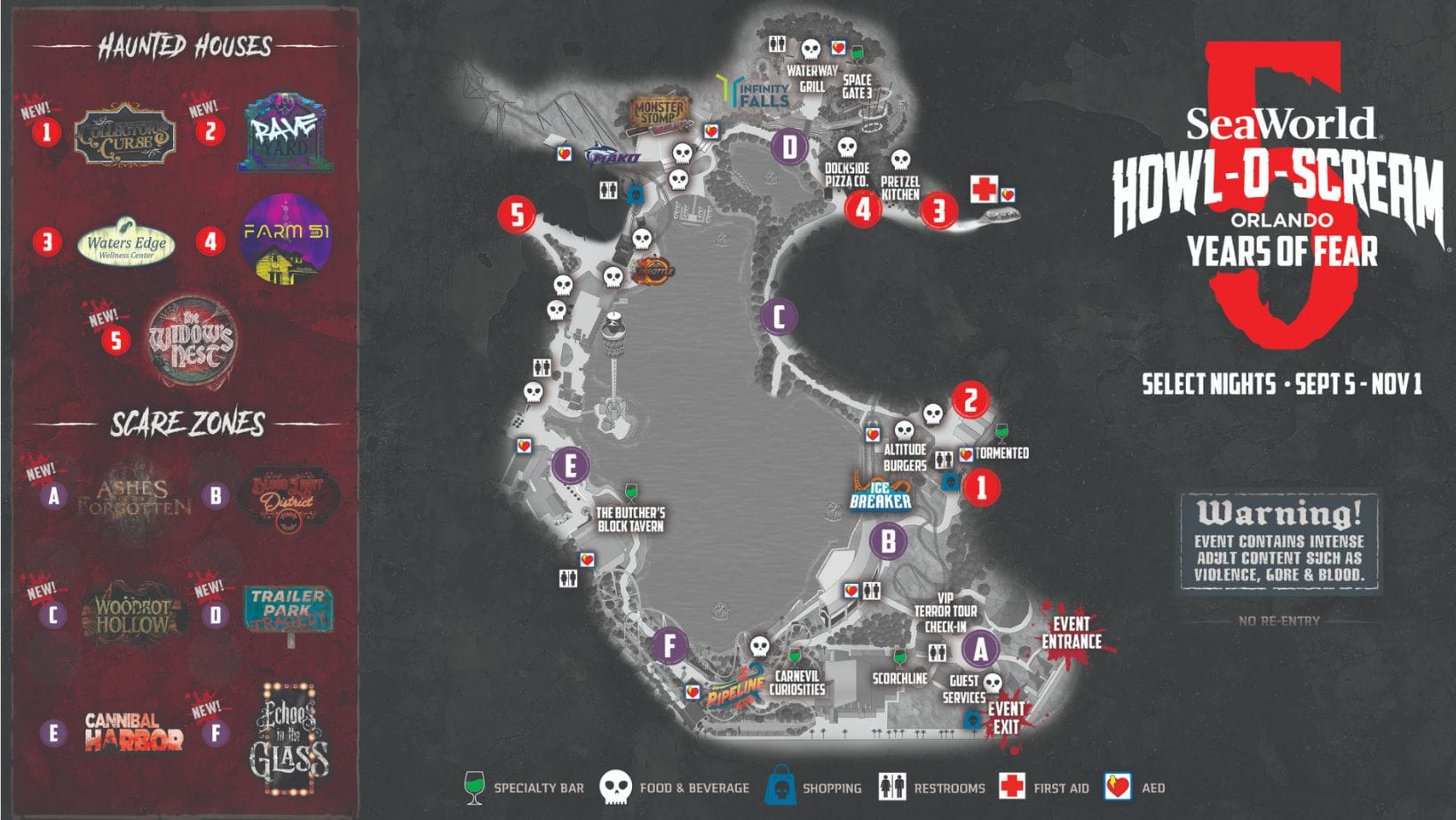Choose the Echoes in the Glass logo
Viewport: 1456px width, 820px height.
tap(289, 739)
